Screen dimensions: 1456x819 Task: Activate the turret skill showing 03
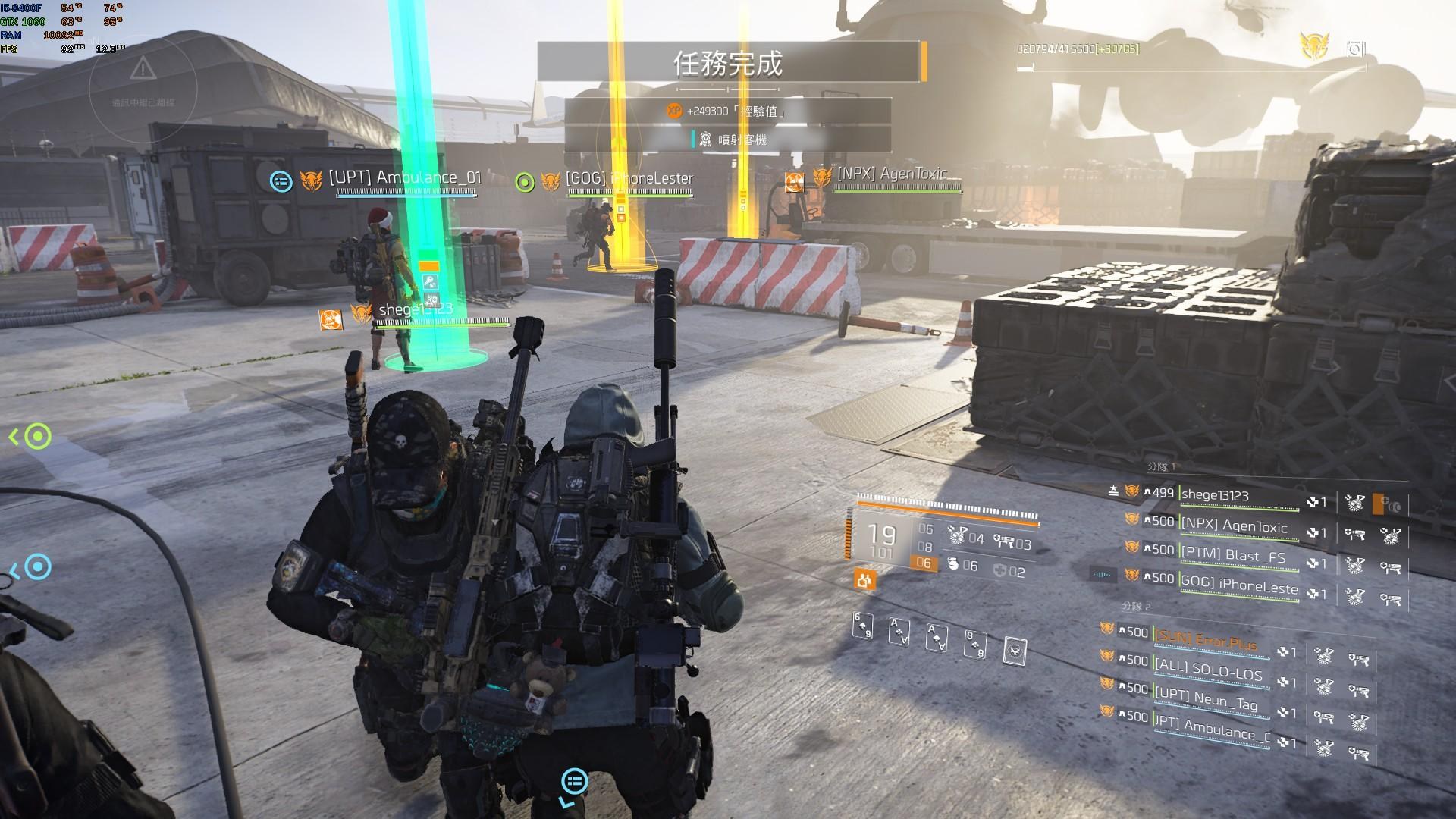coord(1004,542)
